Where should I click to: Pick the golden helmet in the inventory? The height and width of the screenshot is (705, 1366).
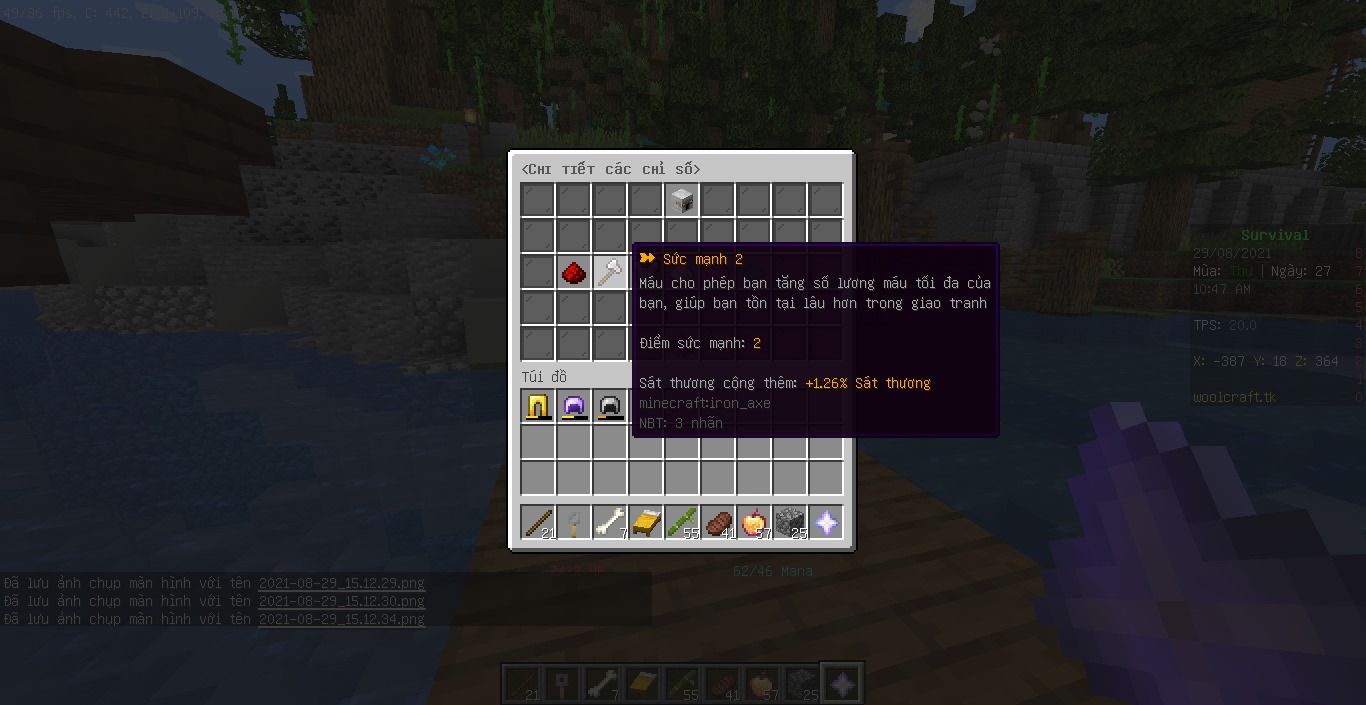coord(538,407)
